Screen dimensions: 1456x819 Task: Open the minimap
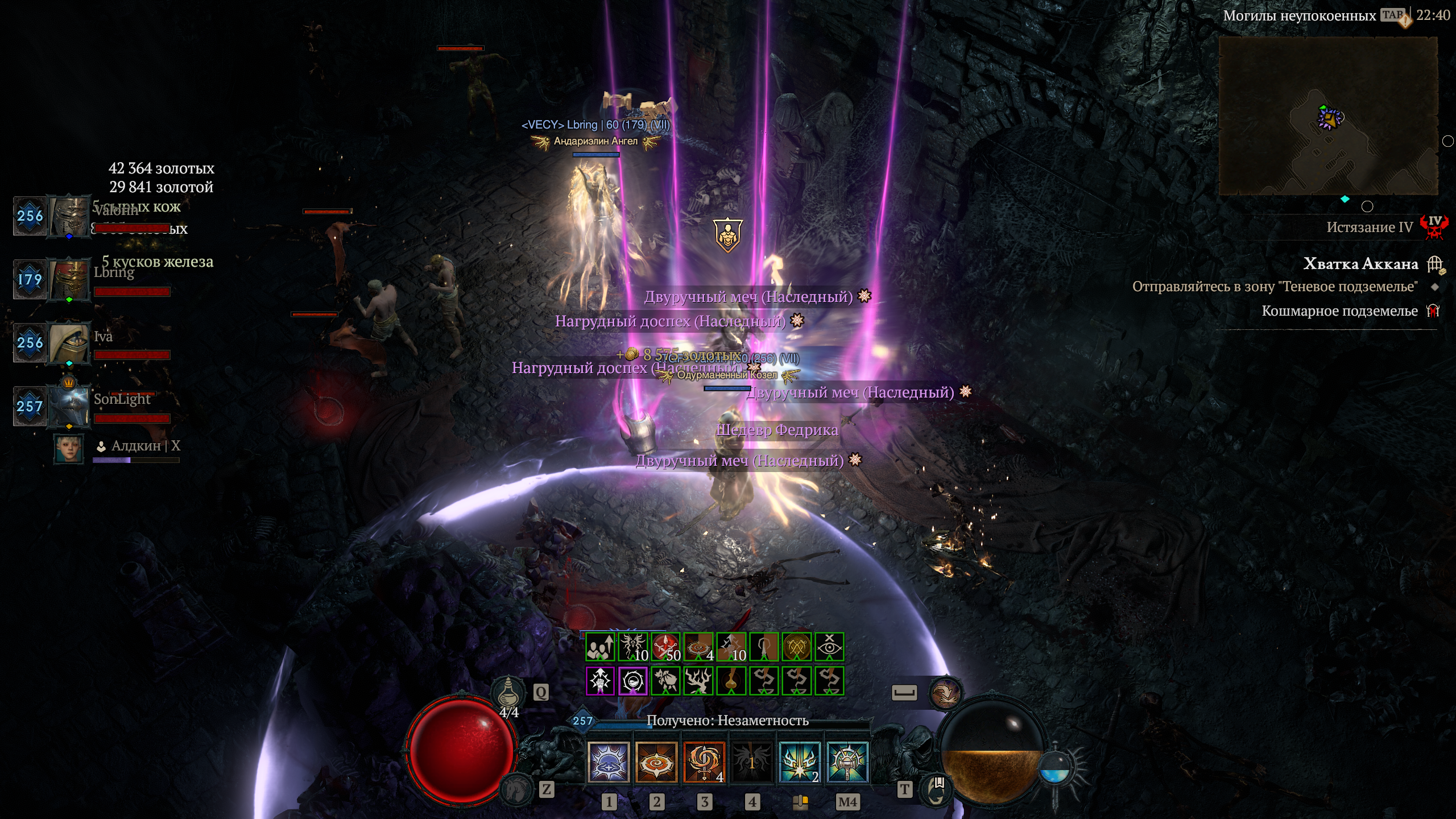[x=1328, y=117]
